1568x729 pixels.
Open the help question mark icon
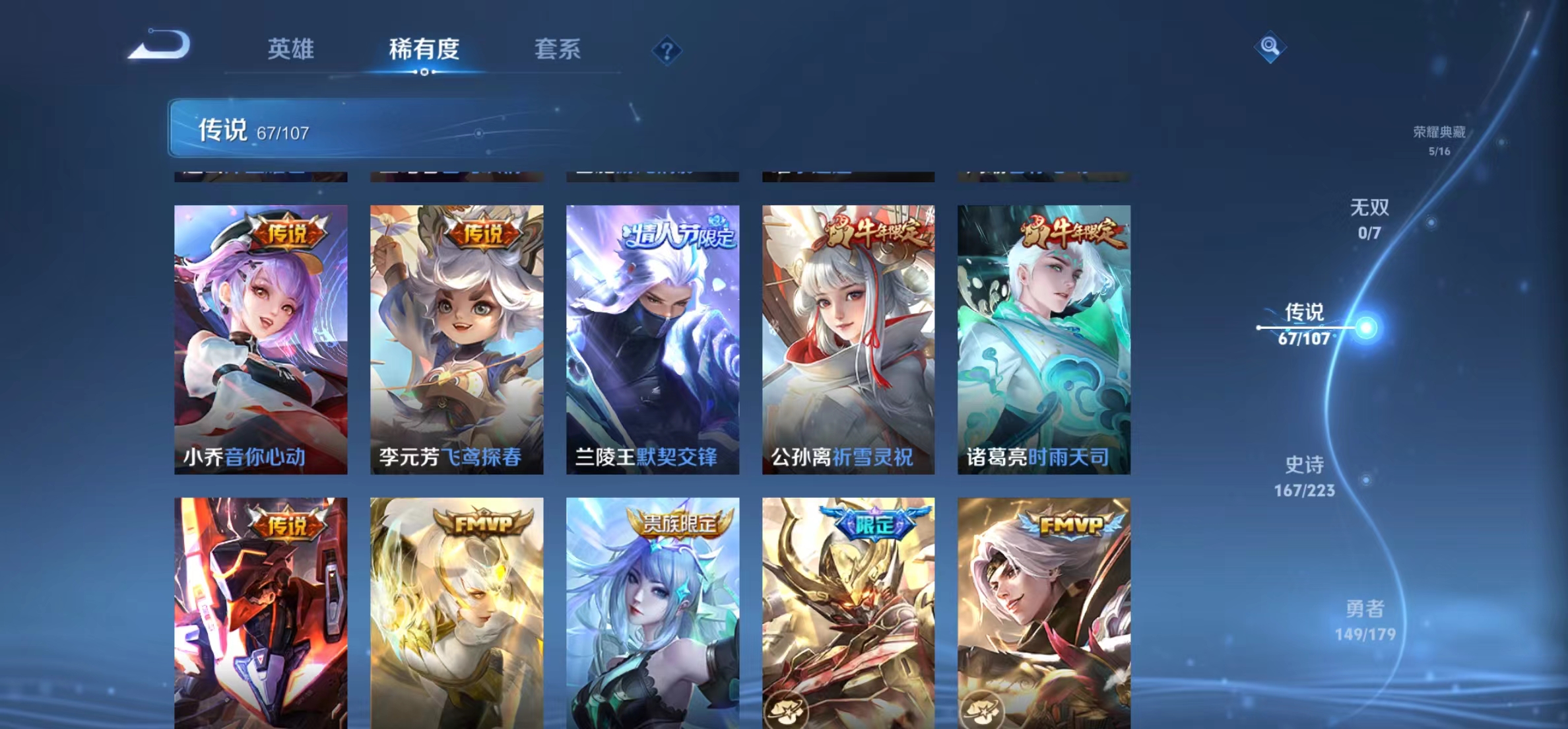[x=669, y=52]
